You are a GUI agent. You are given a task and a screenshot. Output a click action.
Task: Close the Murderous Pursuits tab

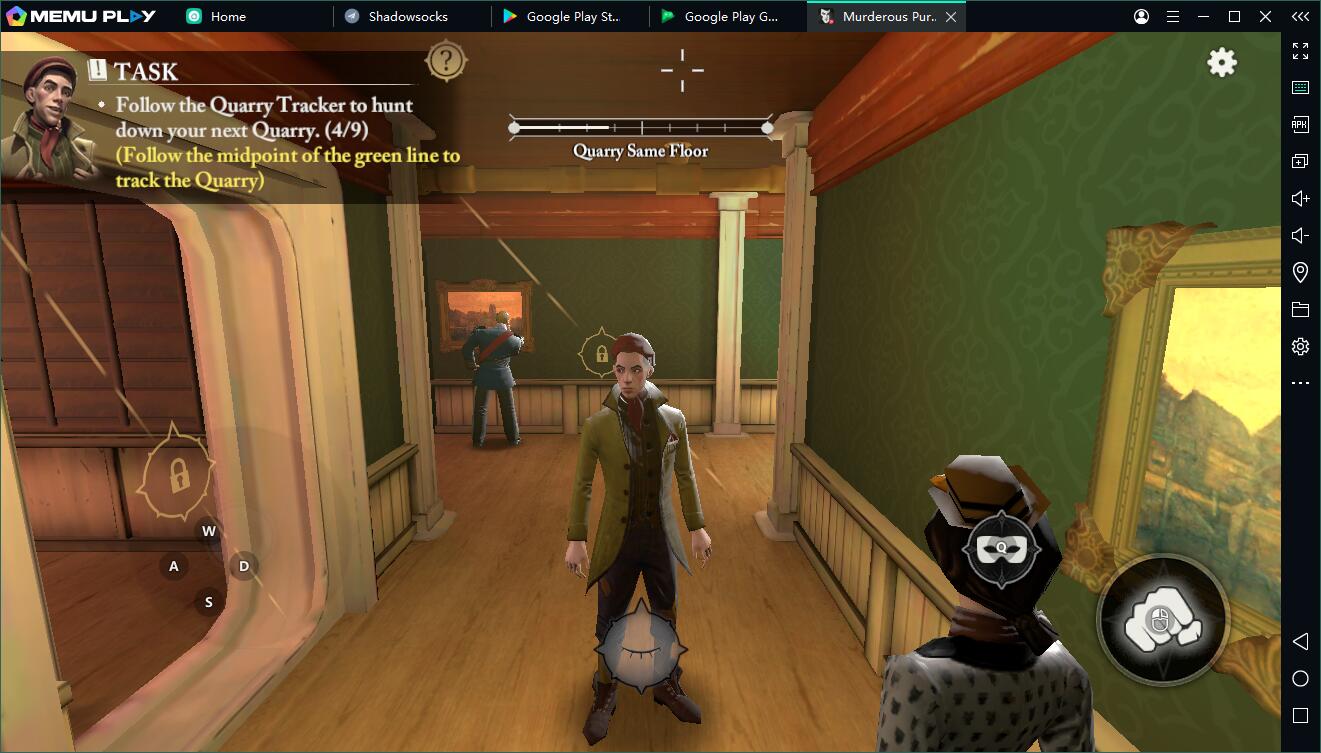coord(951,16)
